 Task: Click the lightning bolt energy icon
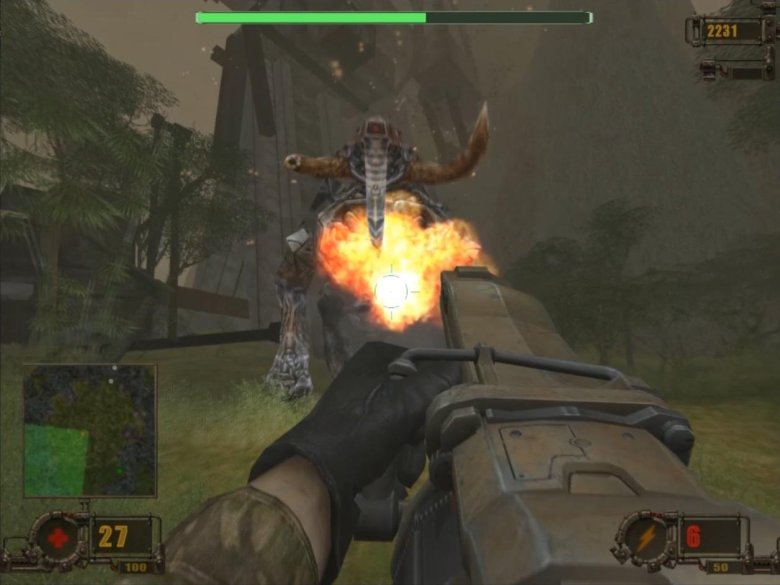[x=646, y=537]
